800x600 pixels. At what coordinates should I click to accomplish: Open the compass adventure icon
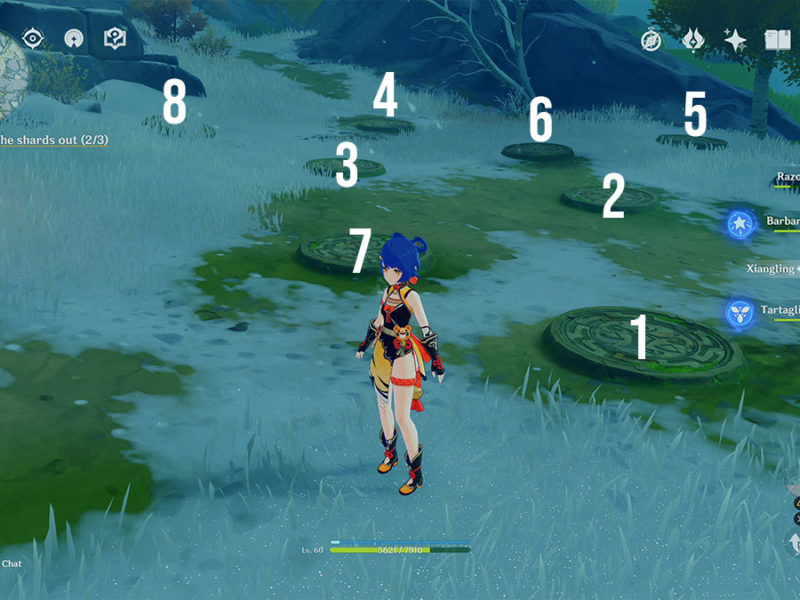651,40
